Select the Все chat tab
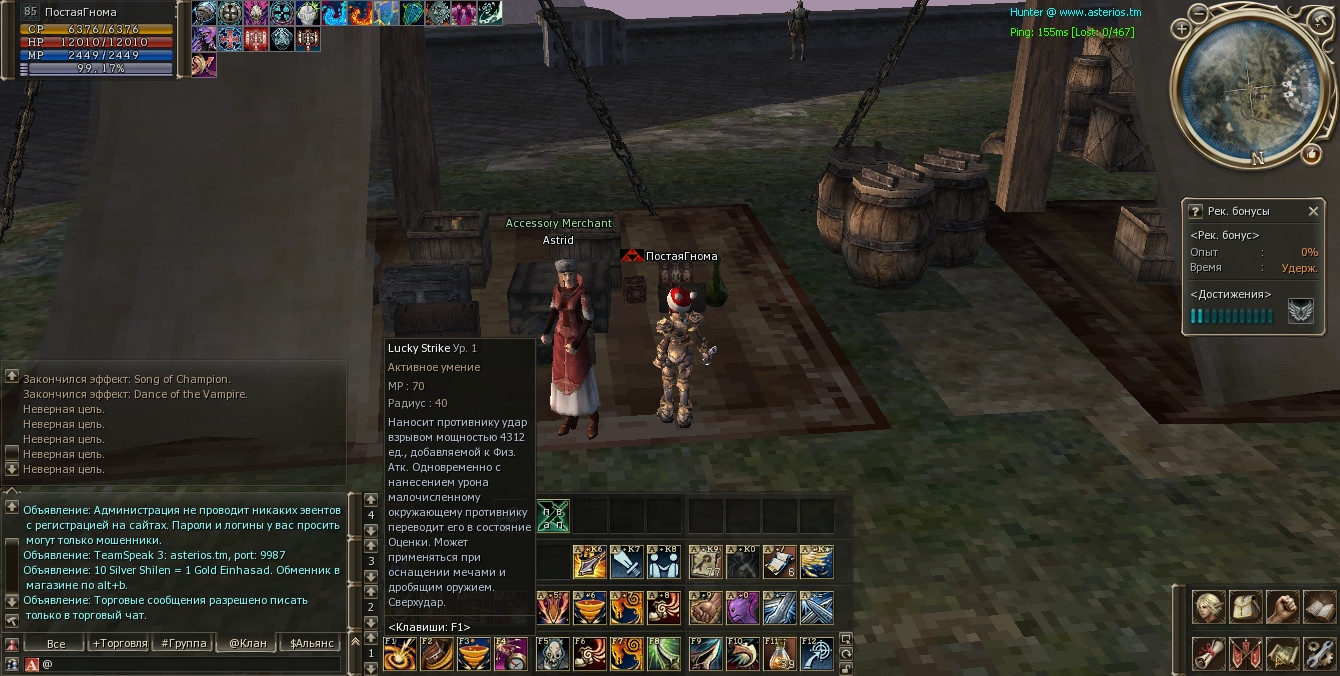This screenshot has width=1340, height=676. (56, 643)
